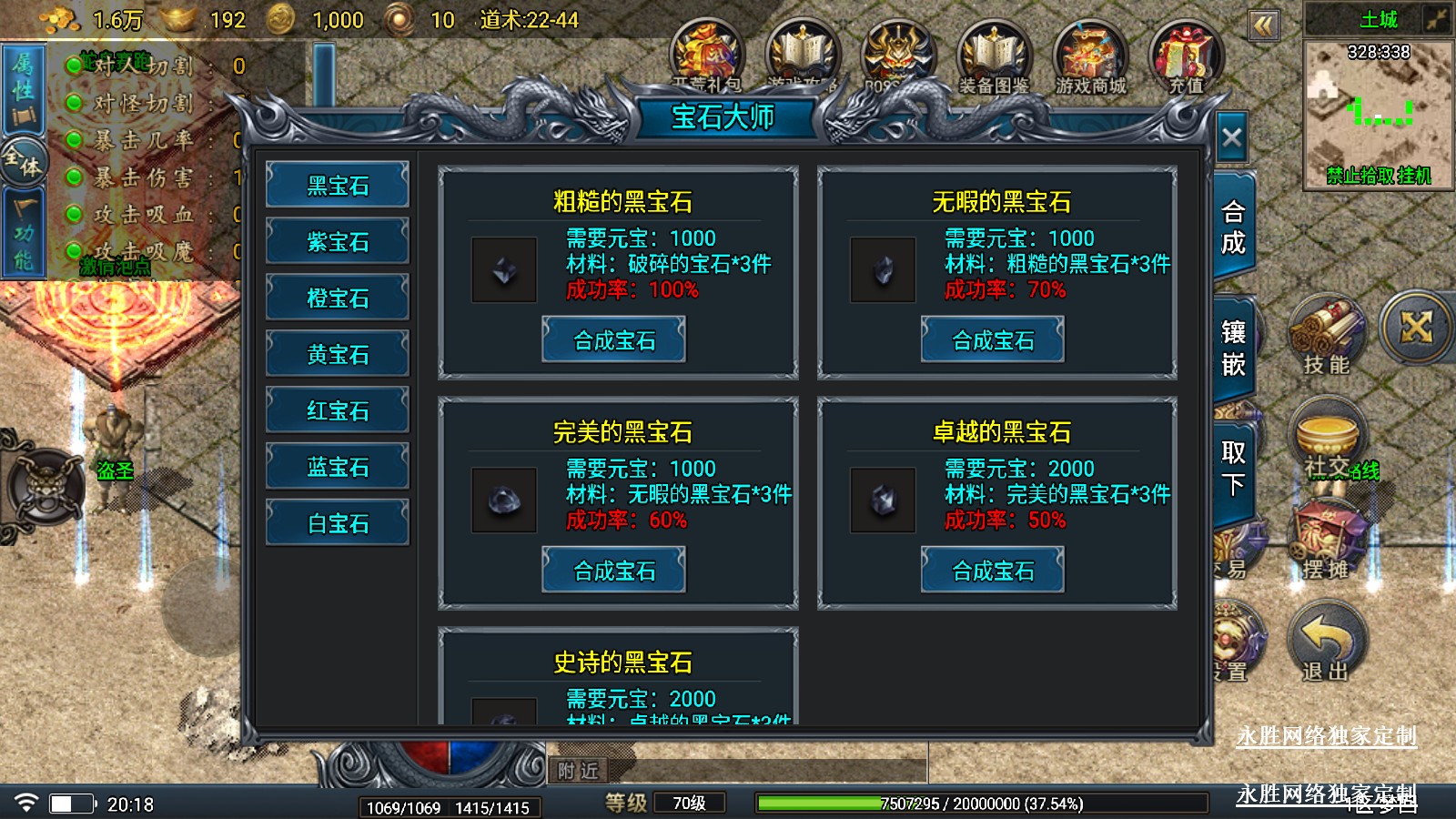Open the 黄宝石 category
Viewport: 1456px width, 819px height.
[338, 354]
